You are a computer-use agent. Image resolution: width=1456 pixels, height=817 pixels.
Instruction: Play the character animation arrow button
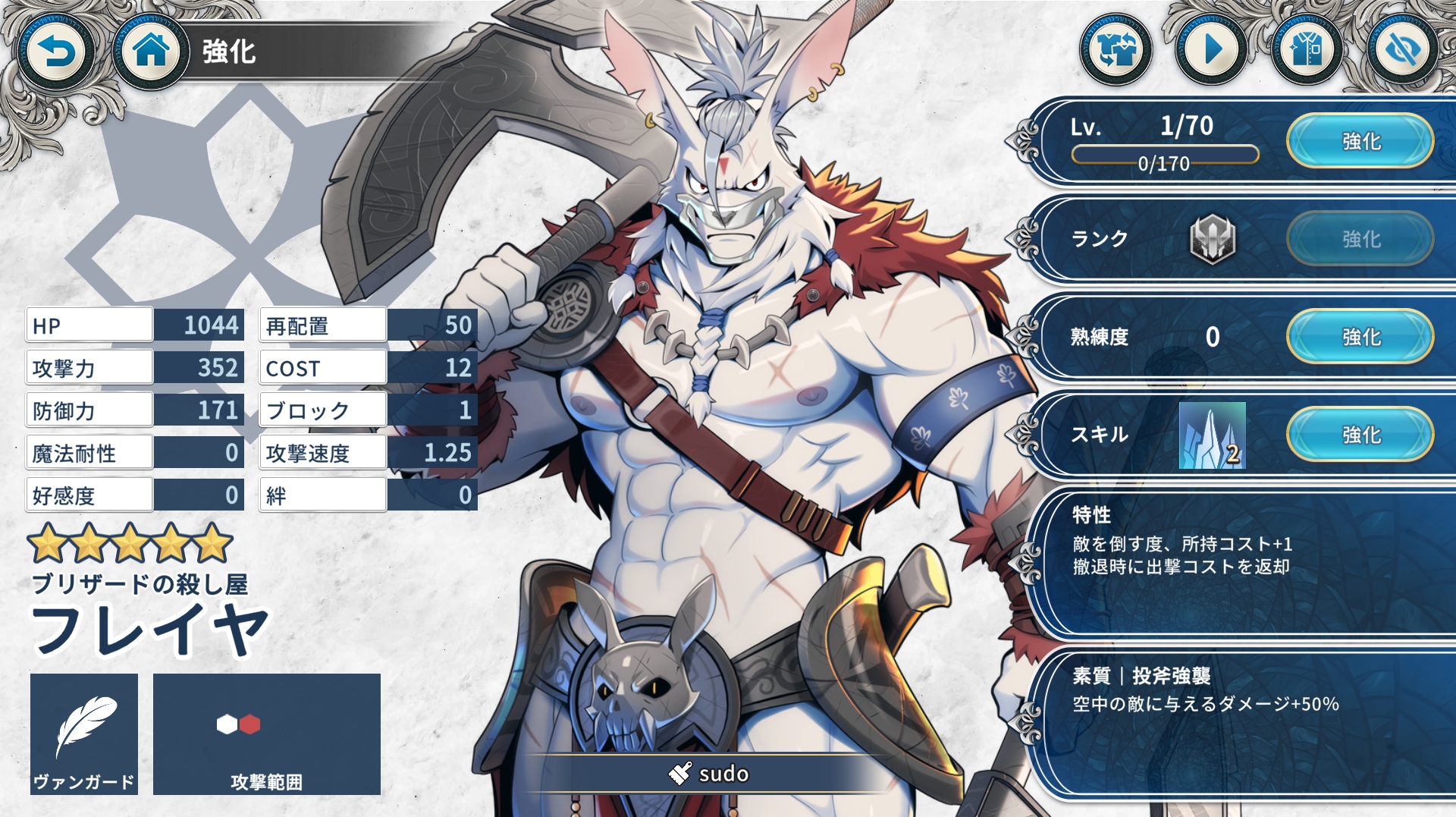tap(1212, 50)
